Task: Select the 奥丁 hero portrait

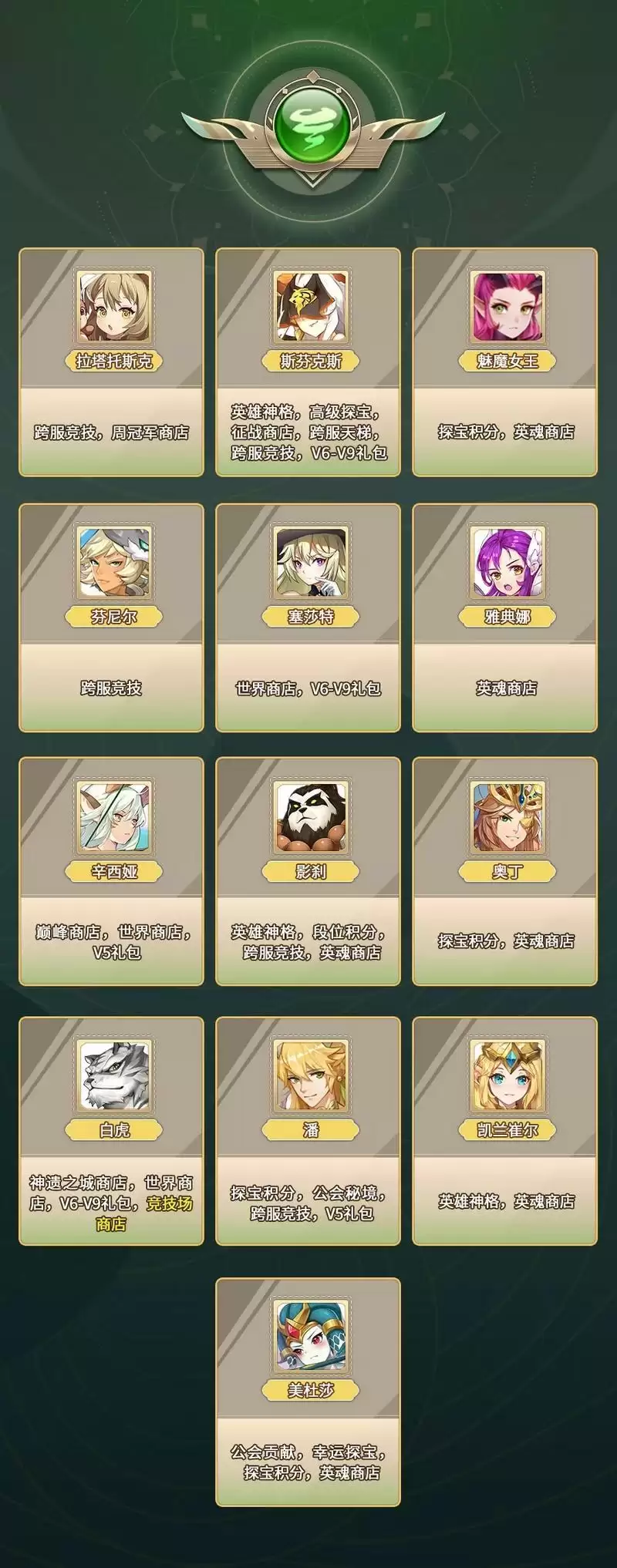Action: [507, 817]
